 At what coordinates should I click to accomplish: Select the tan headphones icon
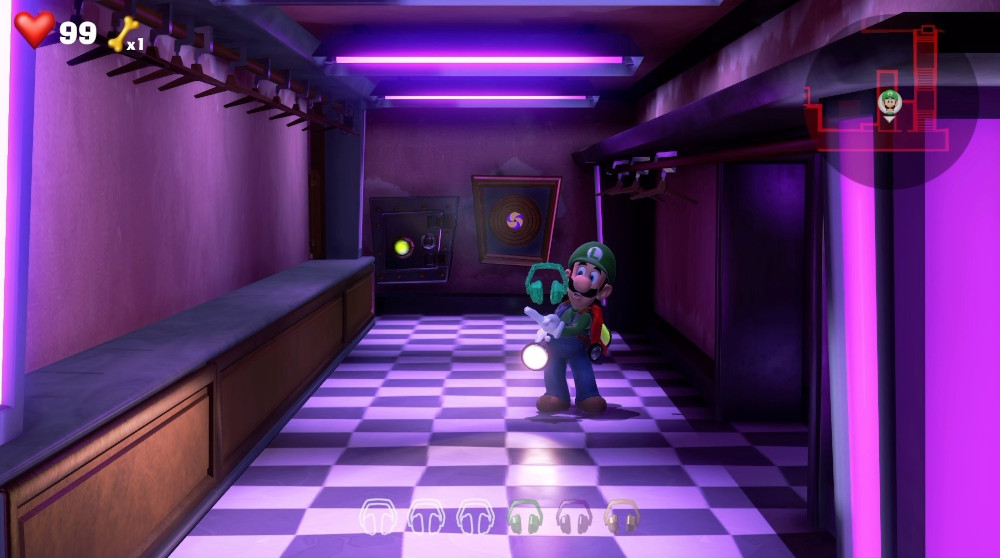(x=622, y=516)
